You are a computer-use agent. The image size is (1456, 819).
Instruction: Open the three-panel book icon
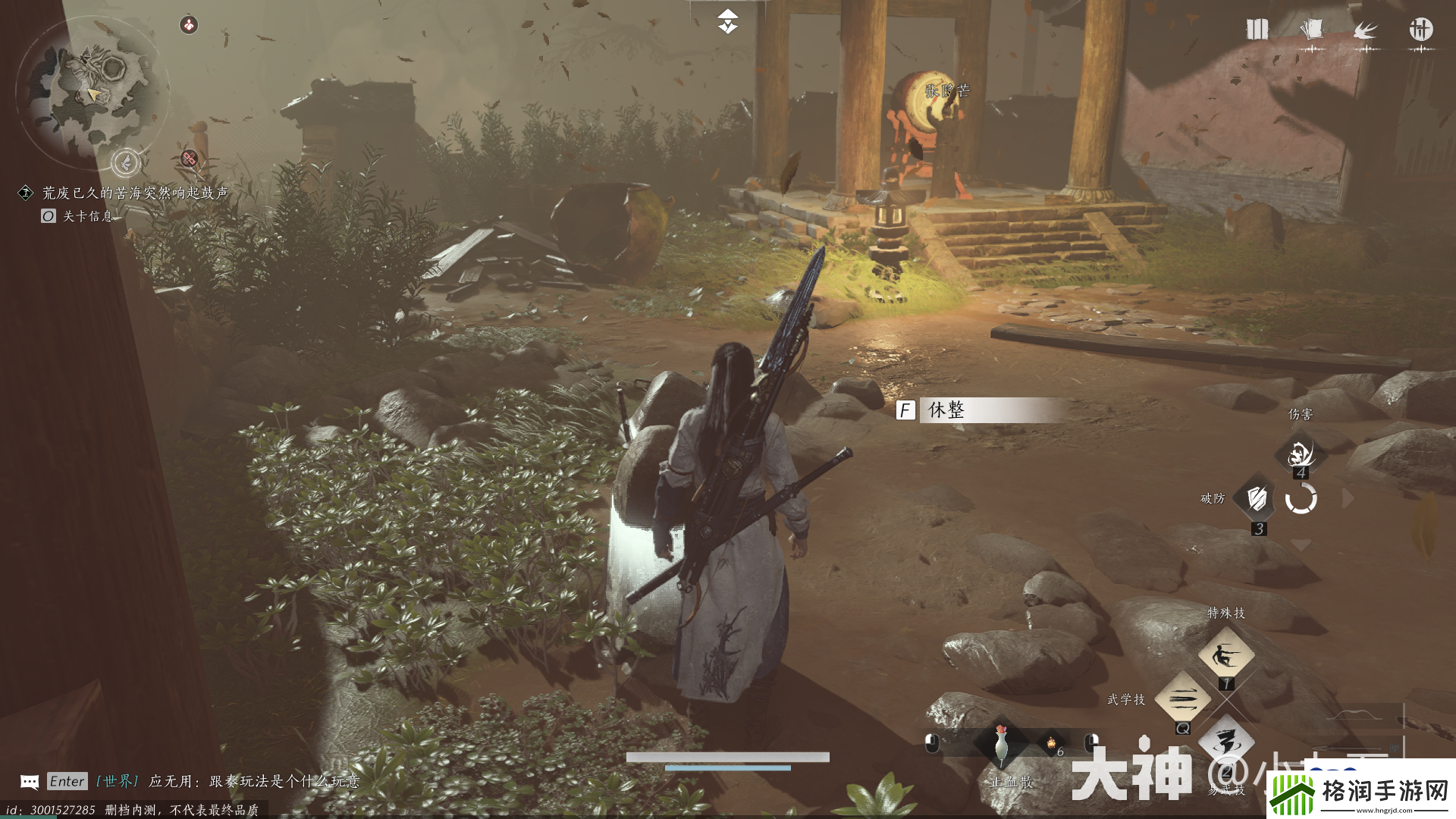[x=1257, y=30]
